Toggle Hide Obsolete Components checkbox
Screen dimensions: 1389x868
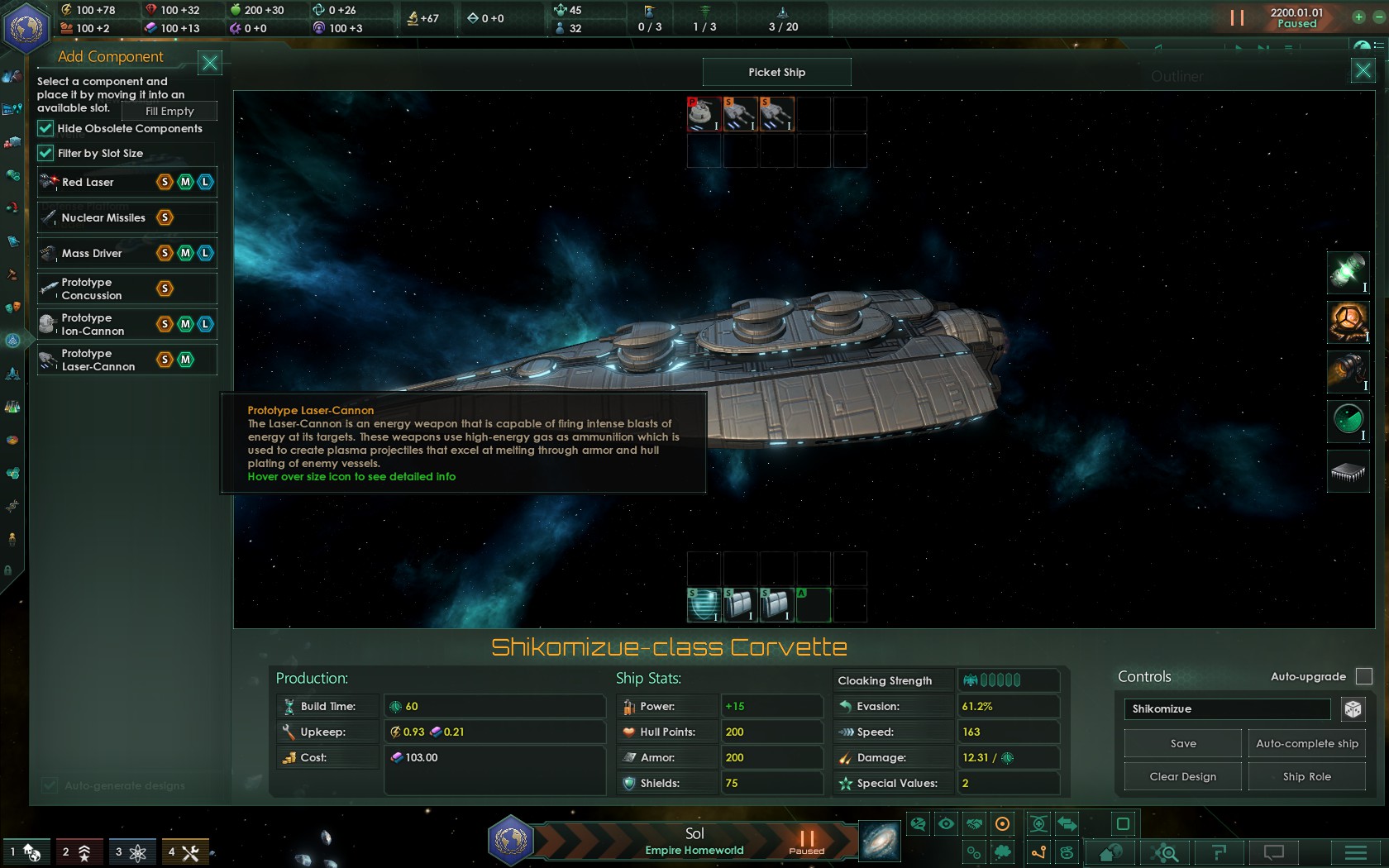click(45, 128)
